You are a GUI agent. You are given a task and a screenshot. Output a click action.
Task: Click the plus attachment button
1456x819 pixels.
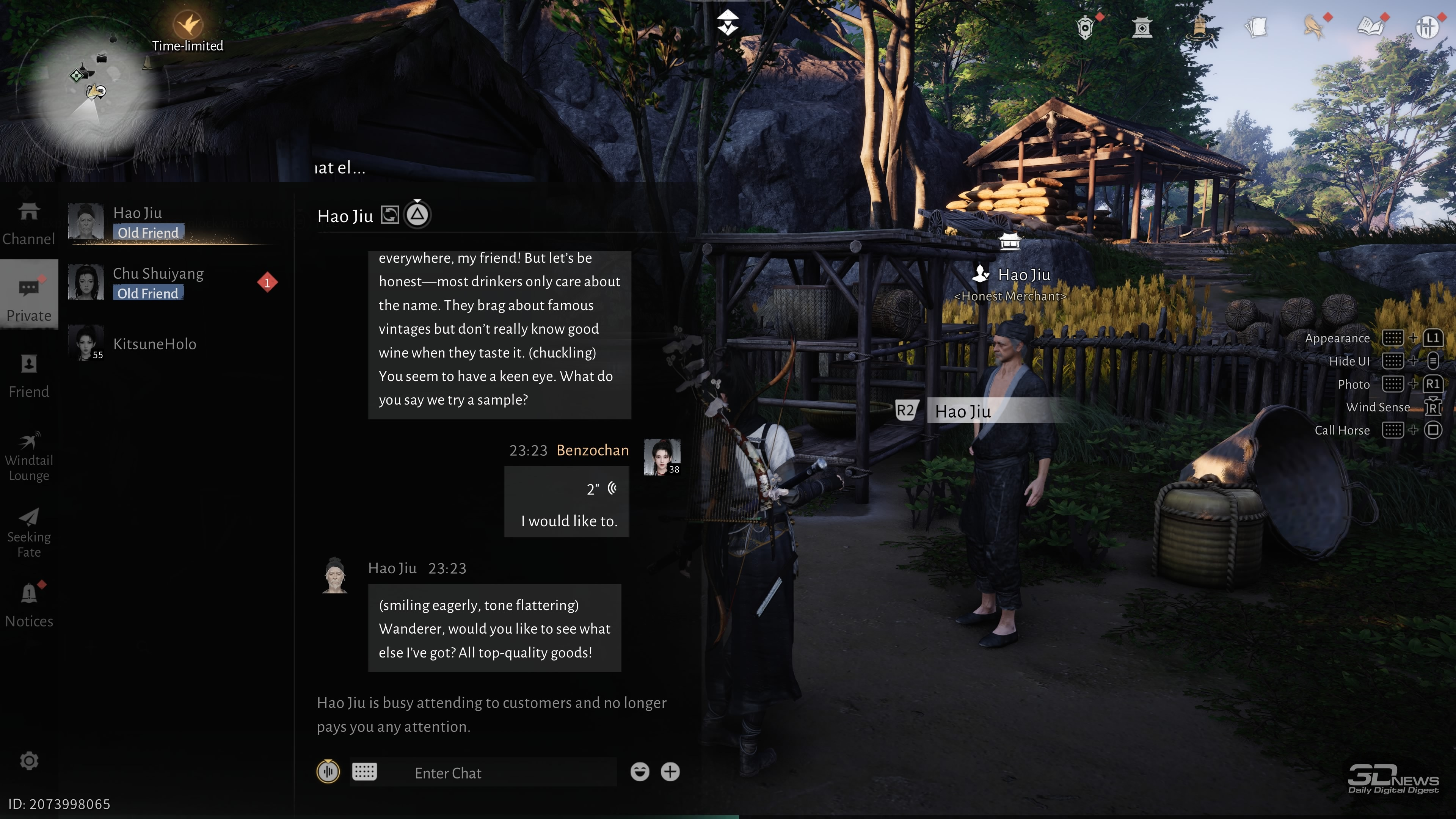[670, 772]
